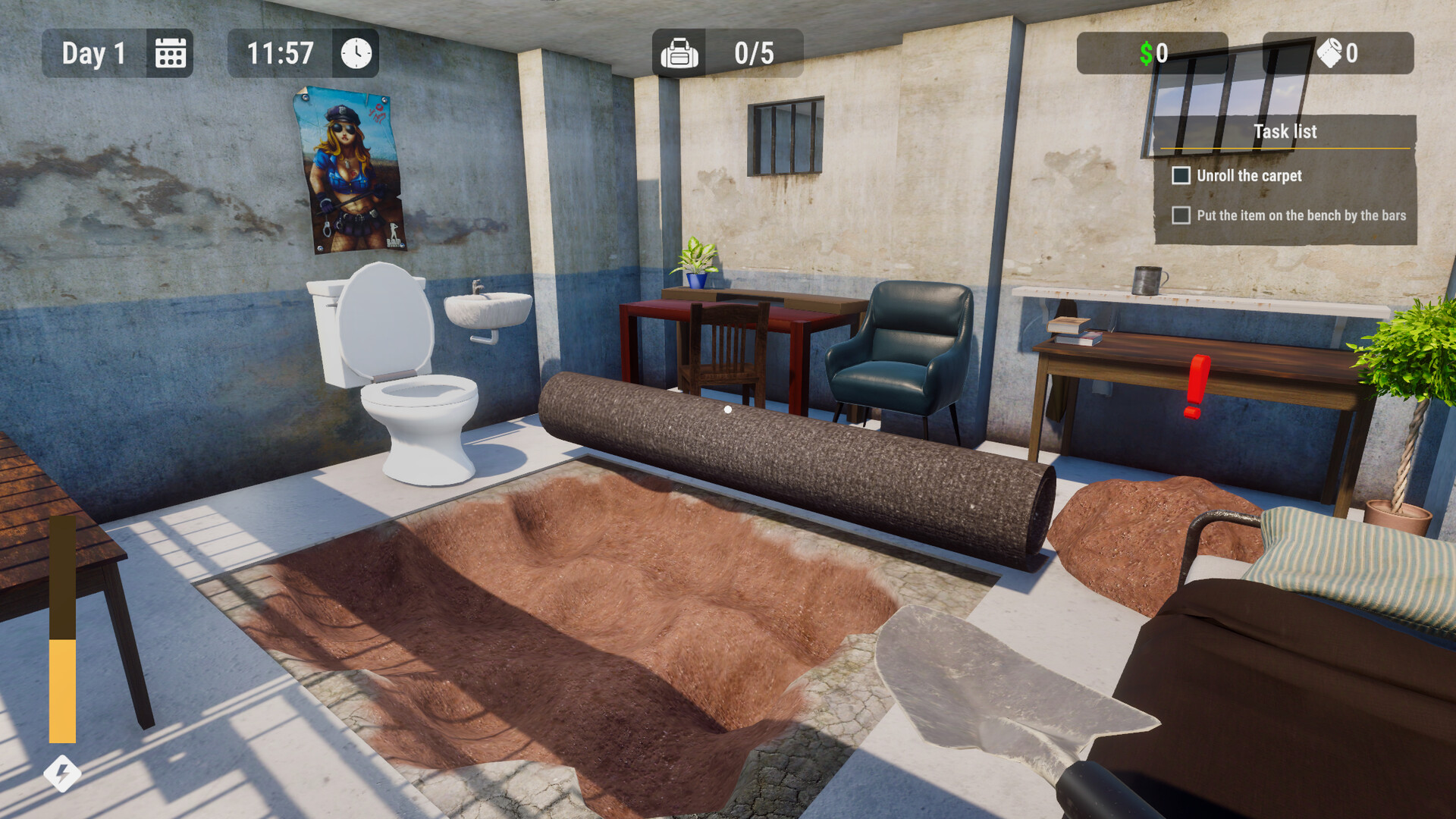The width and height of the screenshot is (1456, 819).
Task: Check the checkbox for putting item on bench
Action: 1181,216
